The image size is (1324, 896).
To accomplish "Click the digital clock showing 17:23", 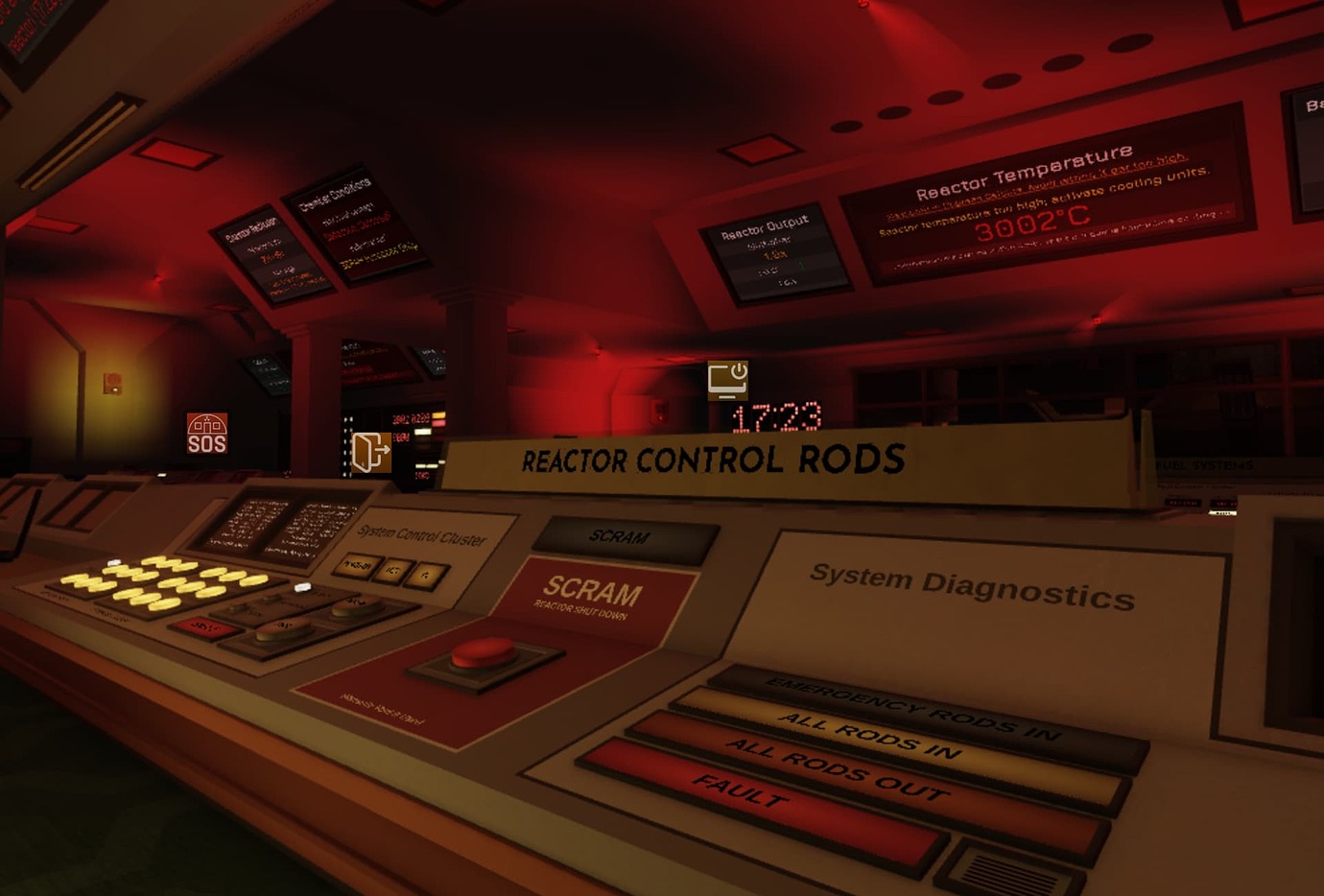I will point(776,416).
